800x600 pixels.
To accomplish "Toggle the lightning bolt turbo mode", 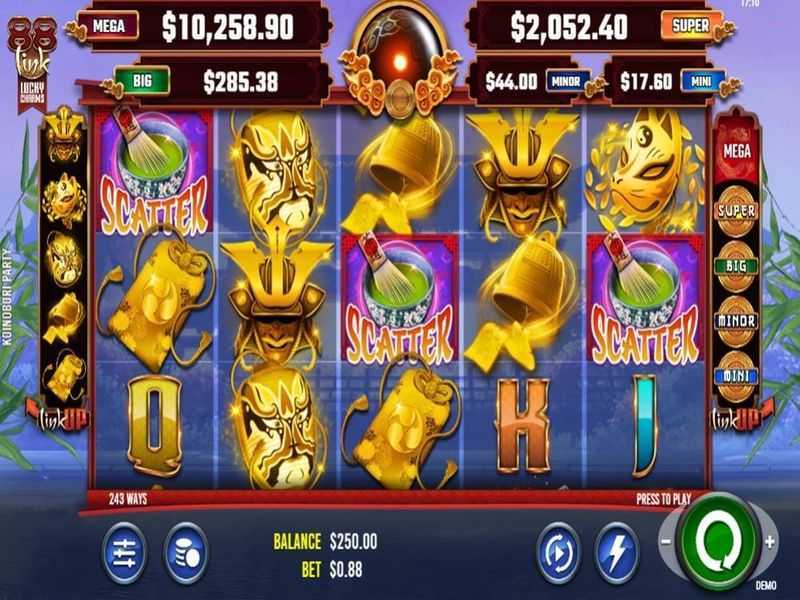I will pos(616,551).
